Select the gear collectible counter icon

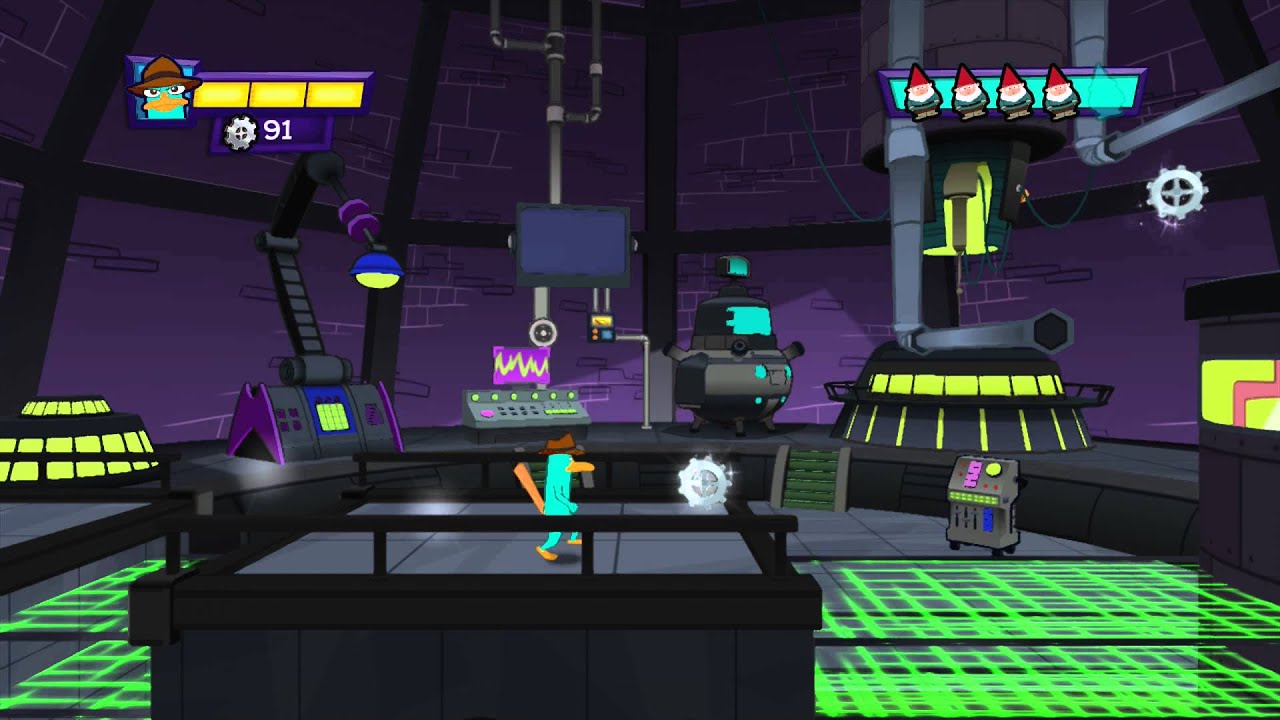pyautogui.click(x=240, y=132)
